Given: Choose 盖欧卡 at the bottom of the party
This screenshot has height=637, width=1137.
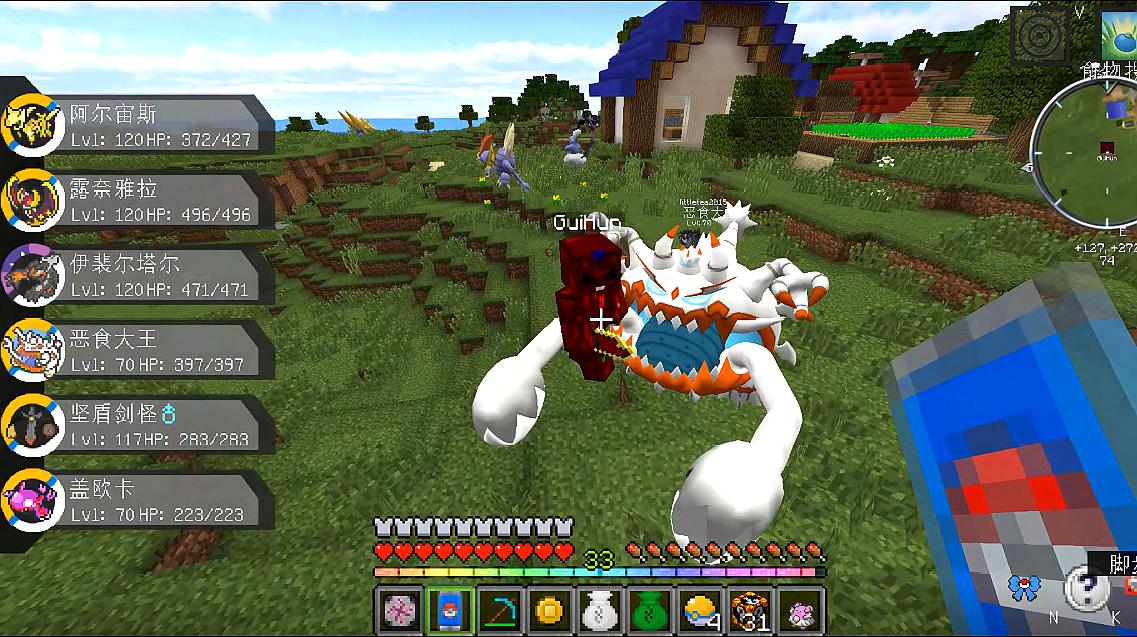Looking at the screenshot, I should pos(140,500).
